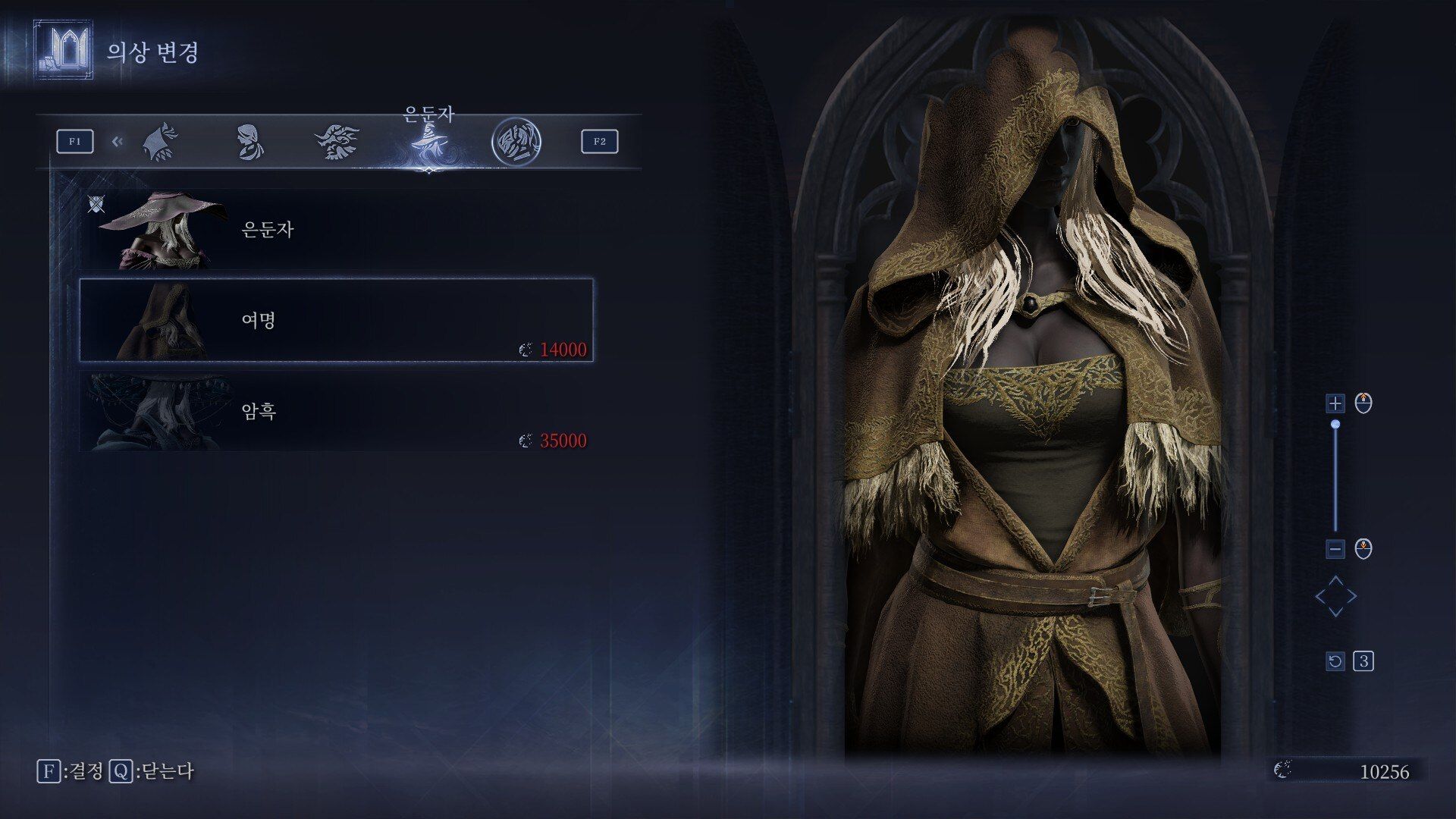Select the default 은둔자 outfit row
The height and width of the screenshot is (819, 1456).
pyautogui.click(x=336, y=230)
